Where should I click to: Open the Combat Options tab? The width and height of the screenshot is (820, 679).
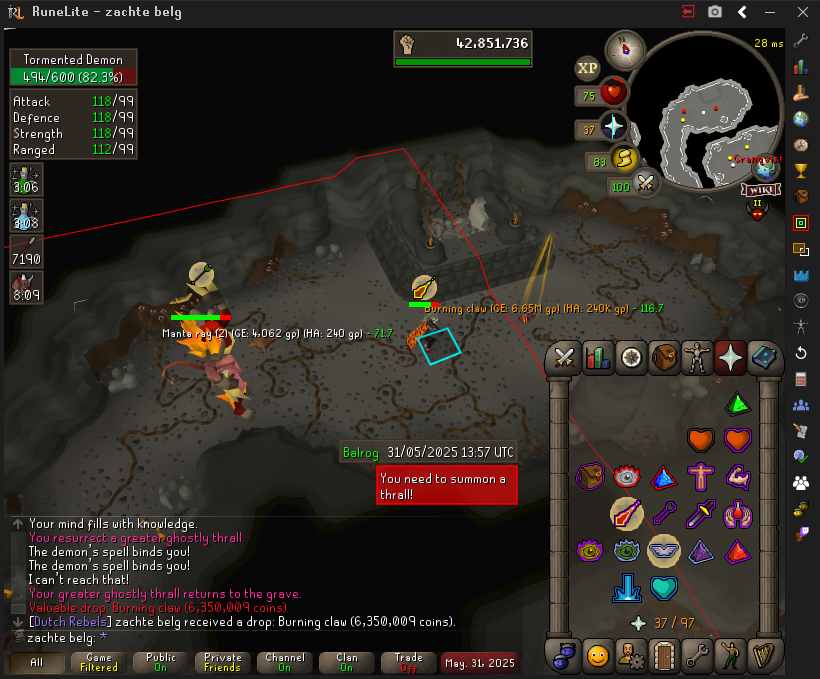(563, 357)
